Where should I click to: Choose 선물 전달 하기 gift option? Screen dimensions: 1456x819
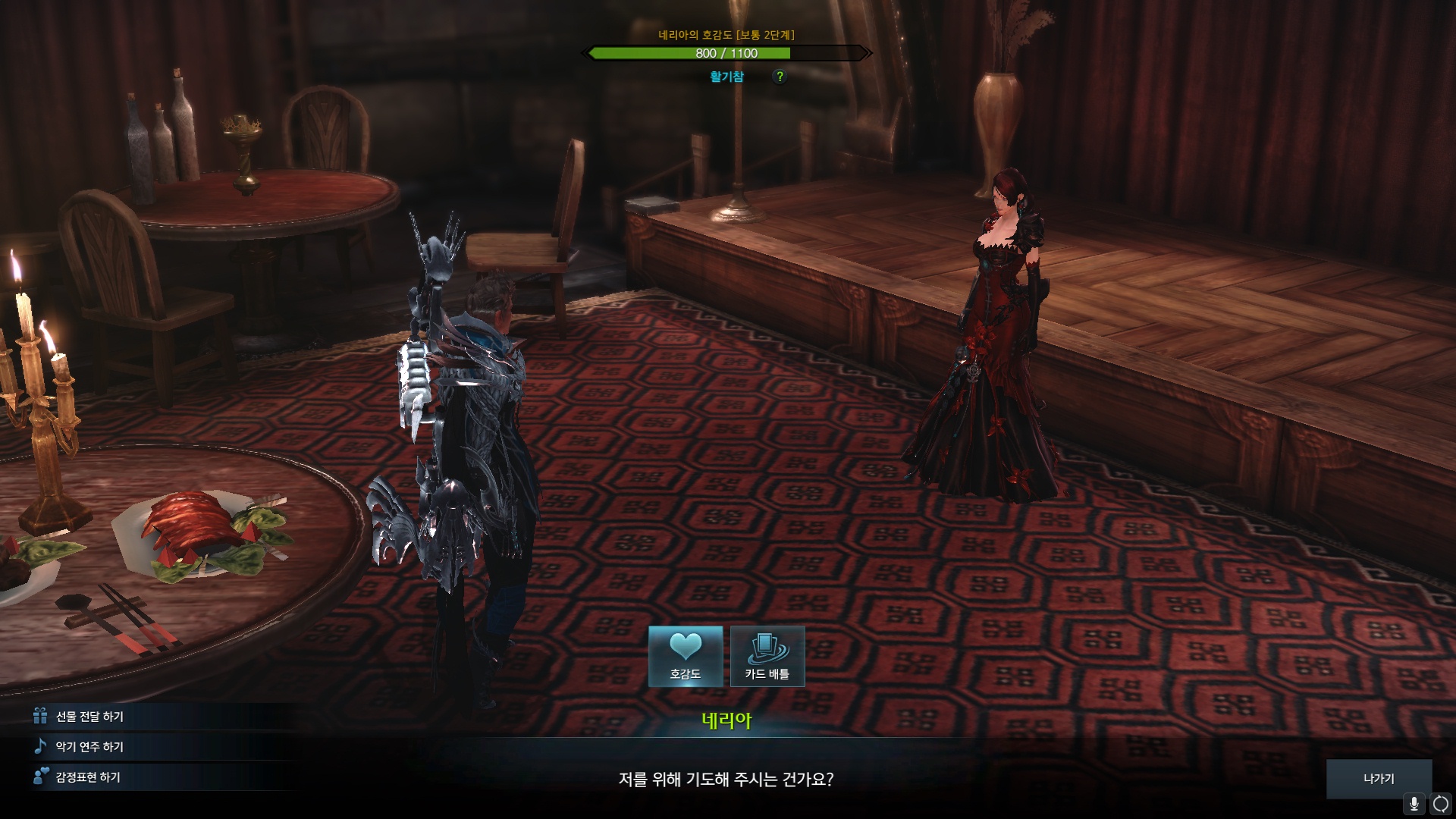point(89,717)
